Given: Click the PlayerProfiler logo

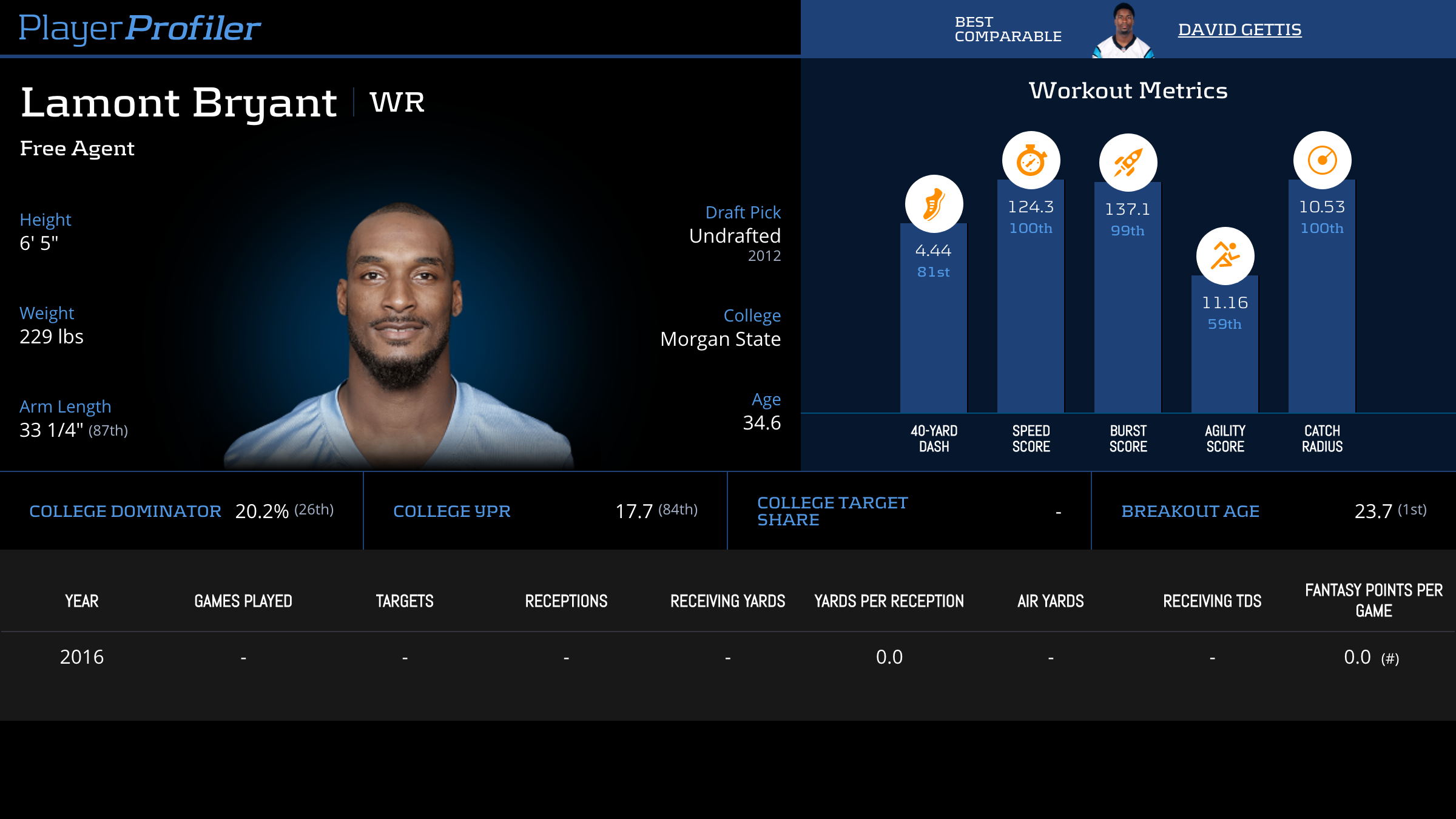Looking at the screenshot, I should point(140,28).
